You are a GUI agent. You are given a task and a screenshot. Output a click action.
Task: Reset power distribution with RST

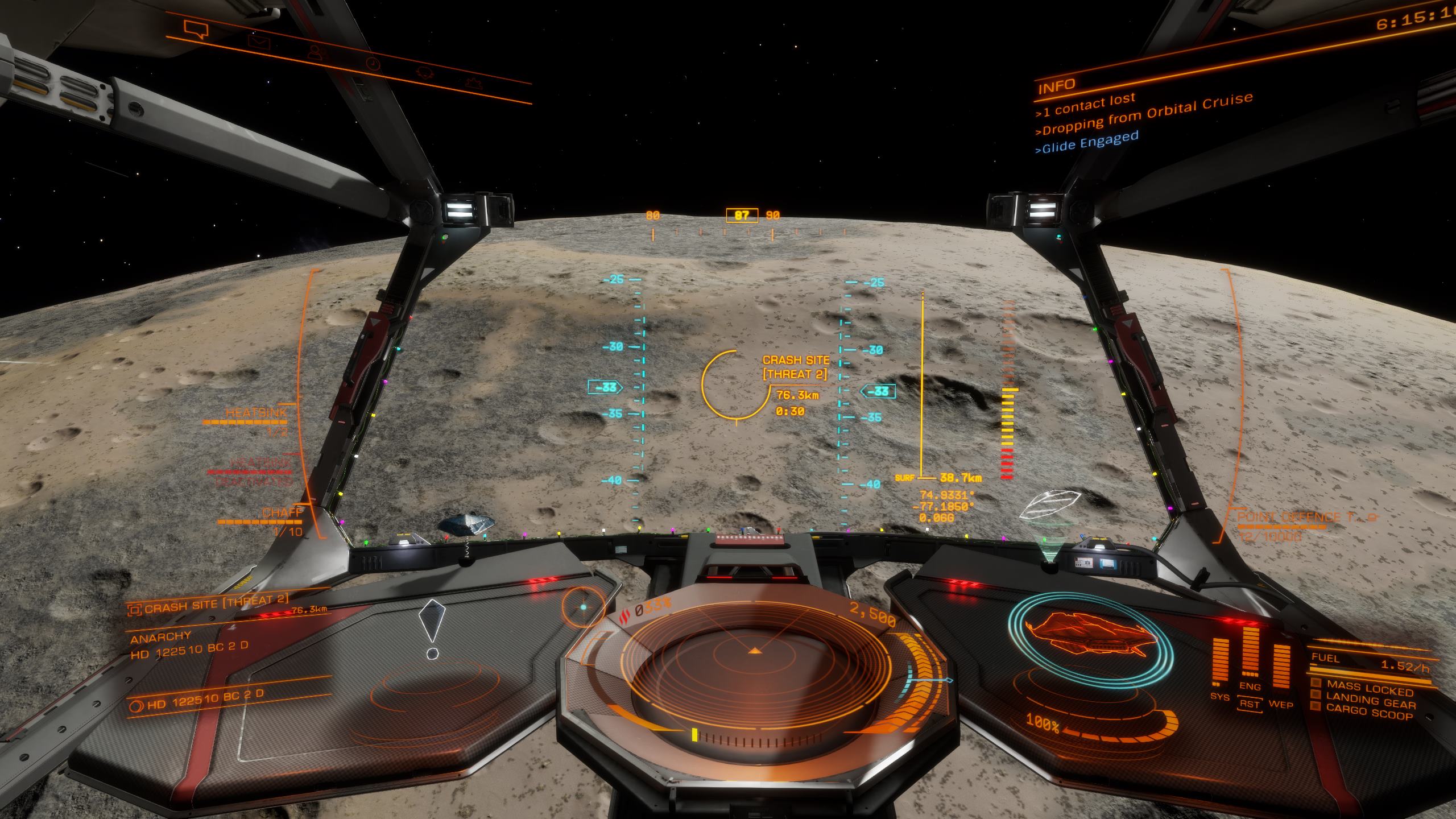(1250, 704)
